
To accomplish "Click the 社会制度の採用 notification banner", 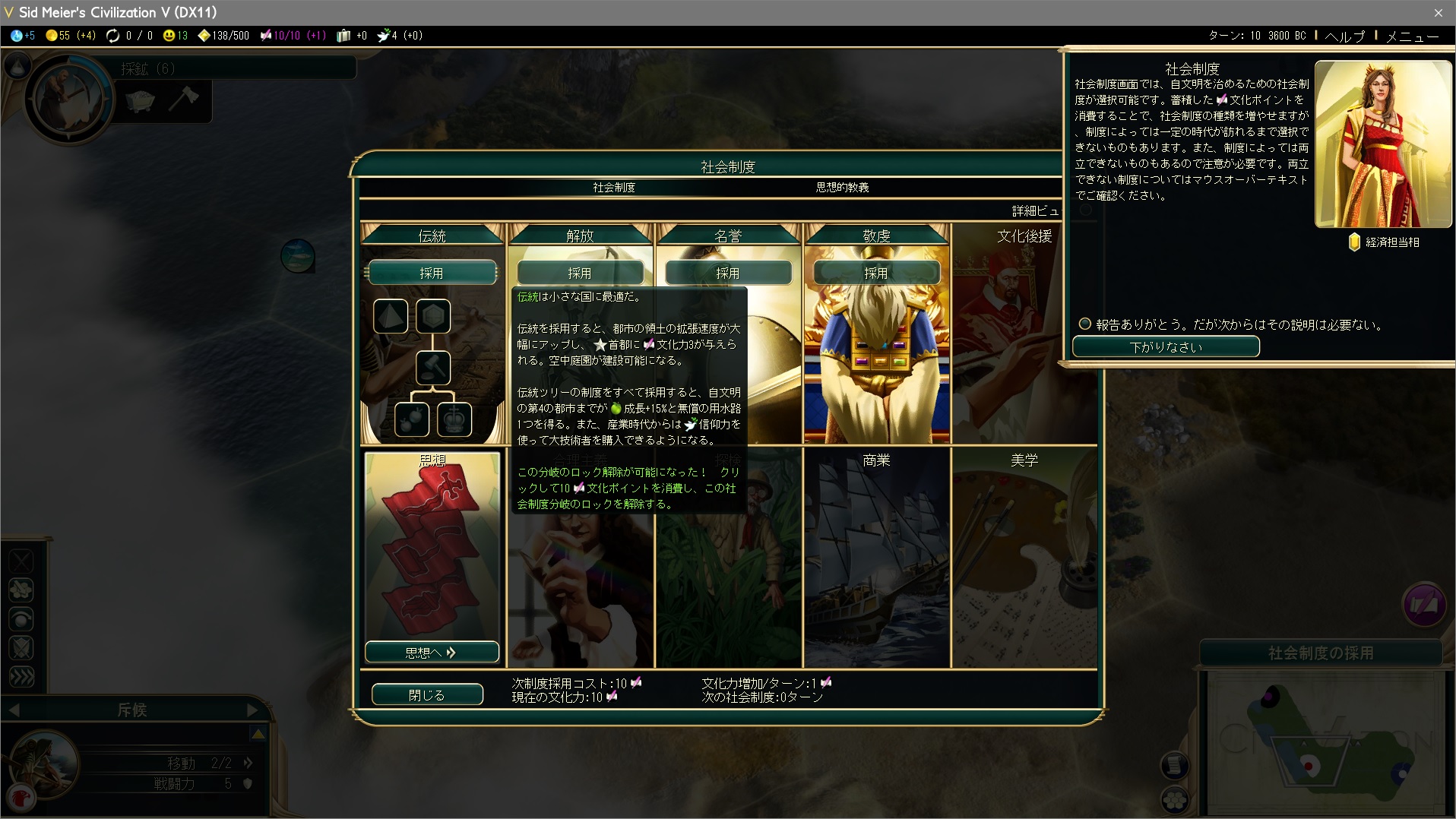I will [x=1320, y=653].
